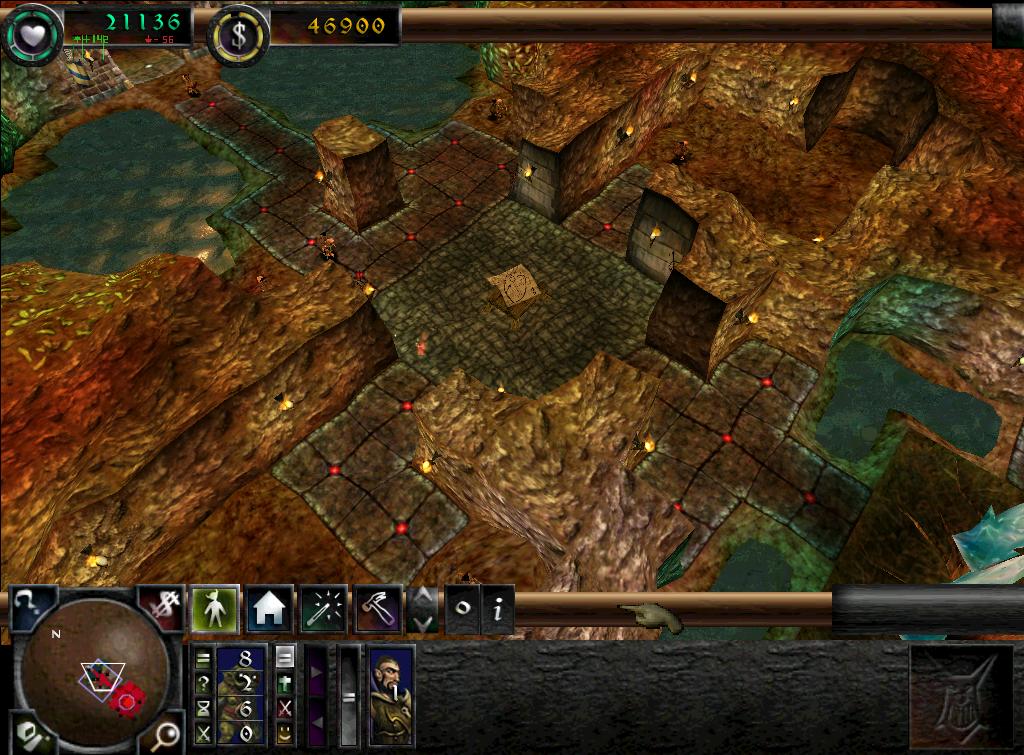The width and height of the screenshot is (1024, 755).
Task: Activate the sell dollar-sign button
Action: point(160,606)
